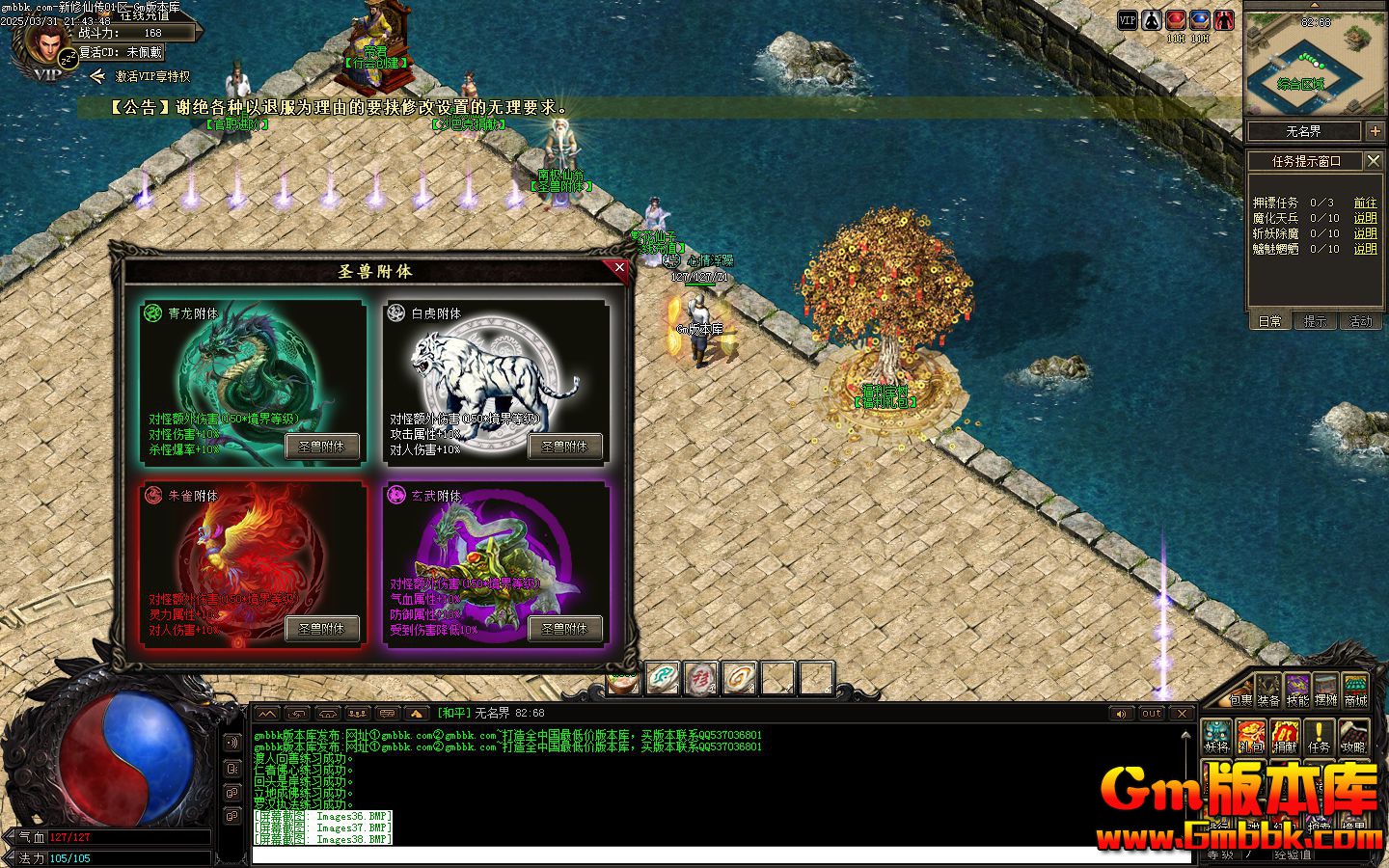Select 朱雀附体 using its 圣兽附体 button
This screenshot has width=1389, height=868.
tap(321, 629)
